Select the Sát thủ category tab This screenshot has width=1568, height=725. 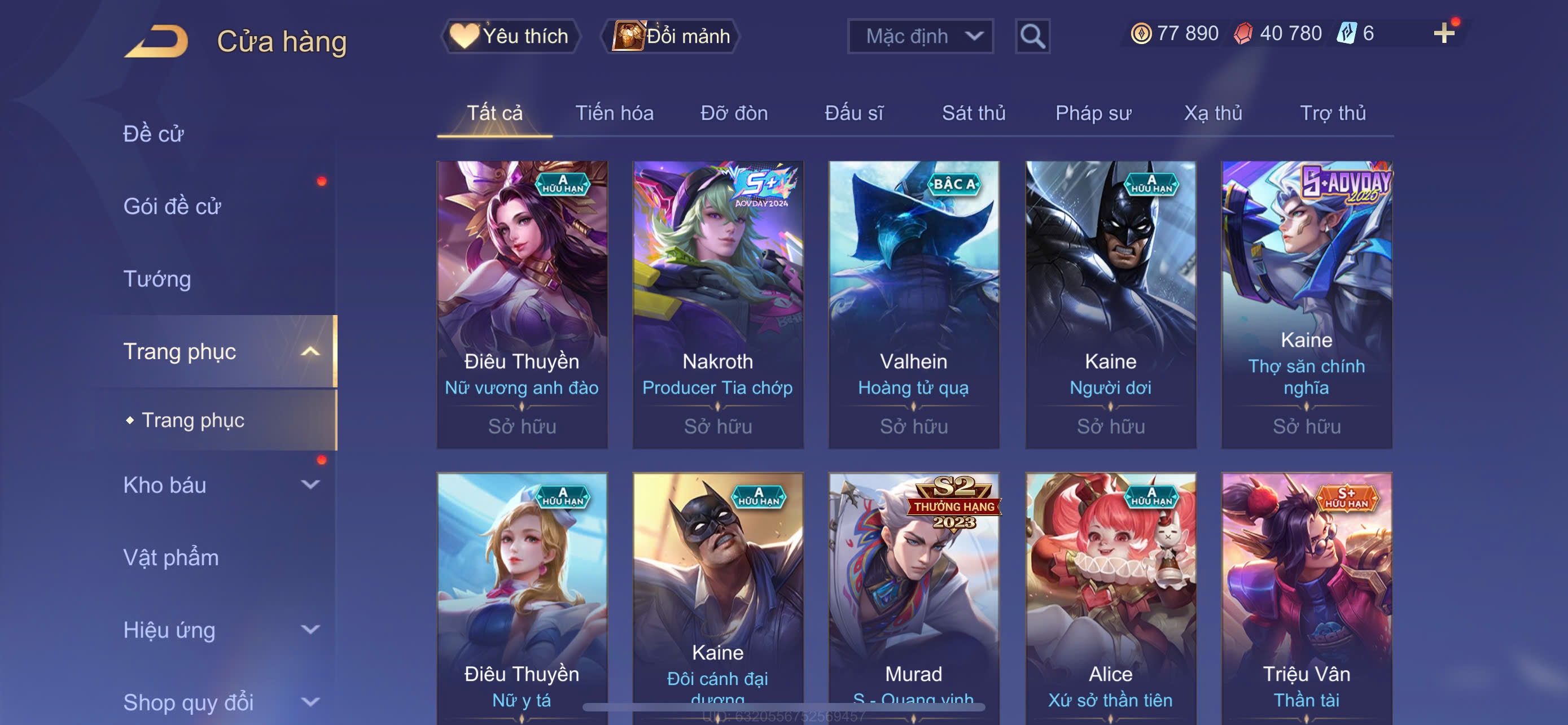click(x=973, y=113)
